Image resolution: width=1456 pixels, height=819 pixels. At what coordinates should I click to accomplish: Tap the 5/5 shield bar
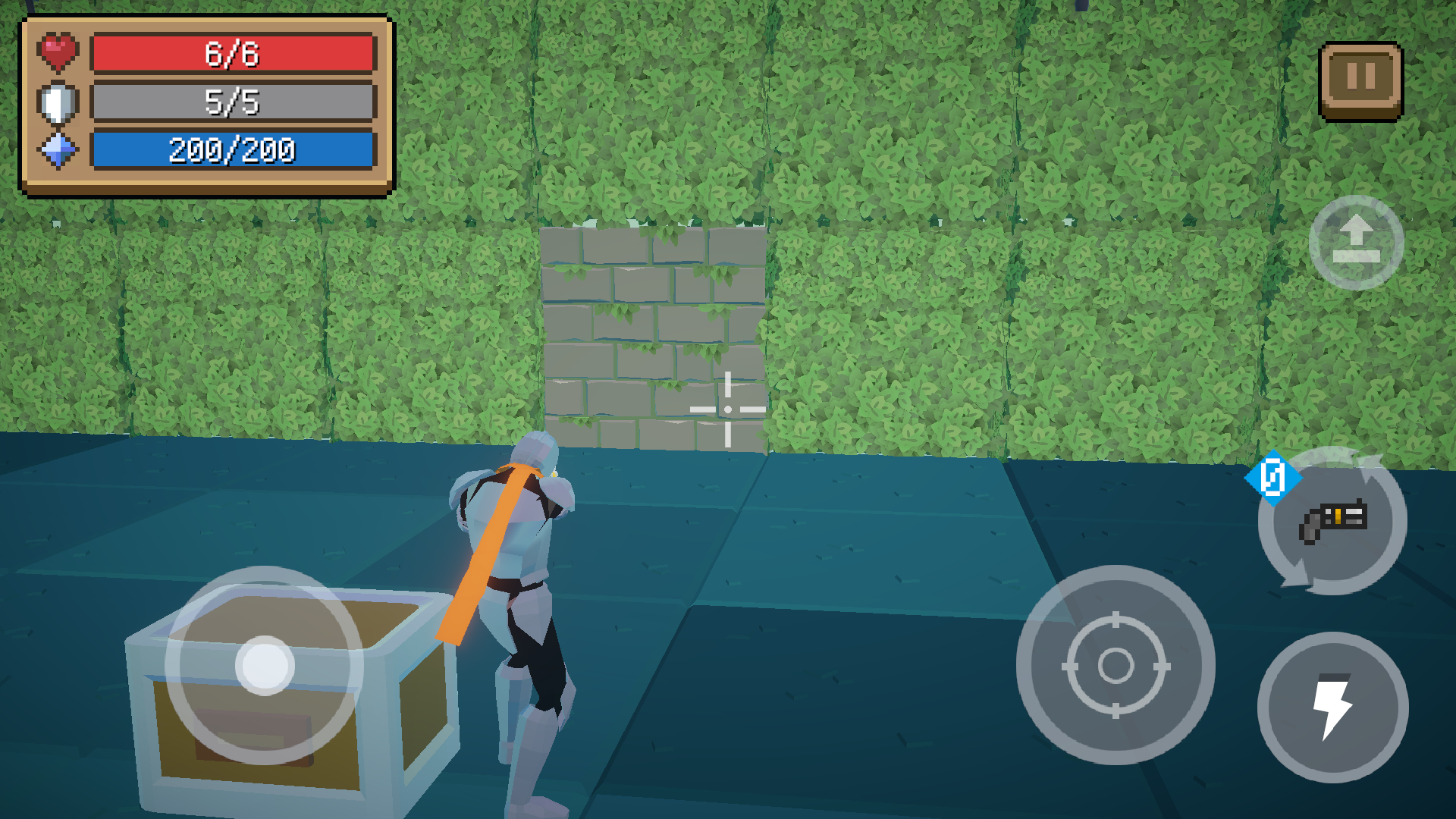tap(231, 102)
